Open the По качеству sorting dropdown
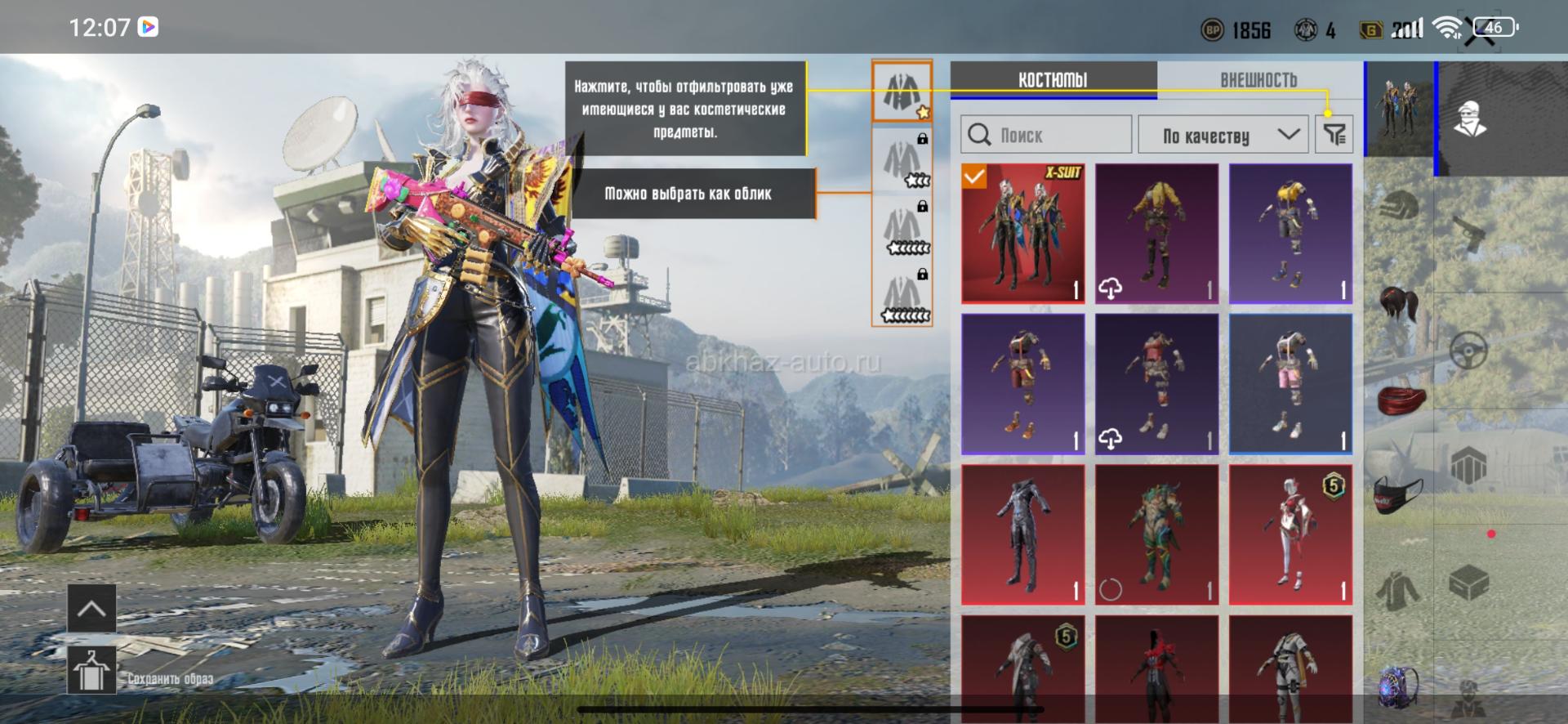The height and width of the screenshot is (724, 1568). point(1223,135)
